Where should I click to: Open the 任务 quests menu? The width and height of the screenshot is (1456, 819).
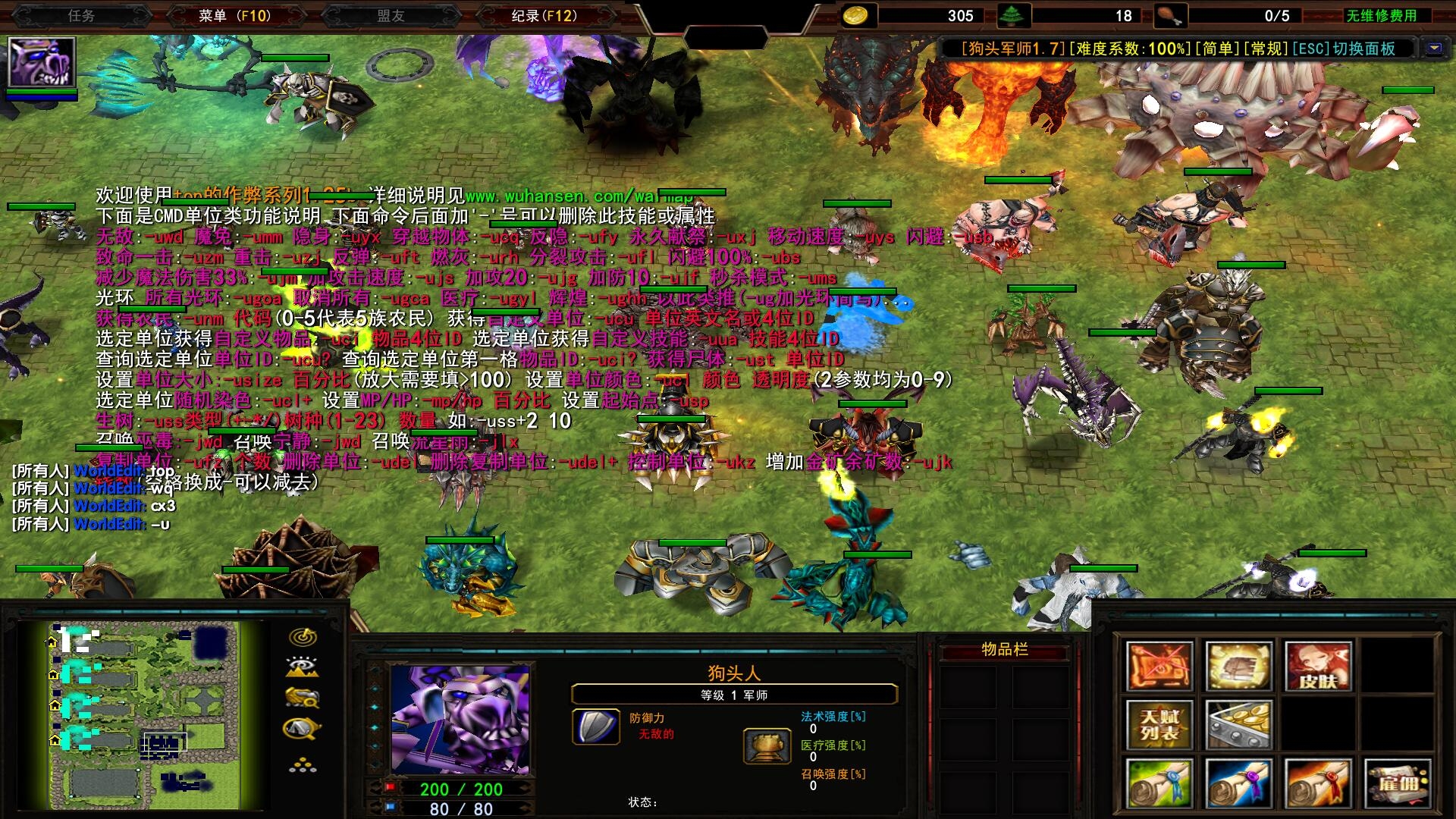[x=81, y=15]
